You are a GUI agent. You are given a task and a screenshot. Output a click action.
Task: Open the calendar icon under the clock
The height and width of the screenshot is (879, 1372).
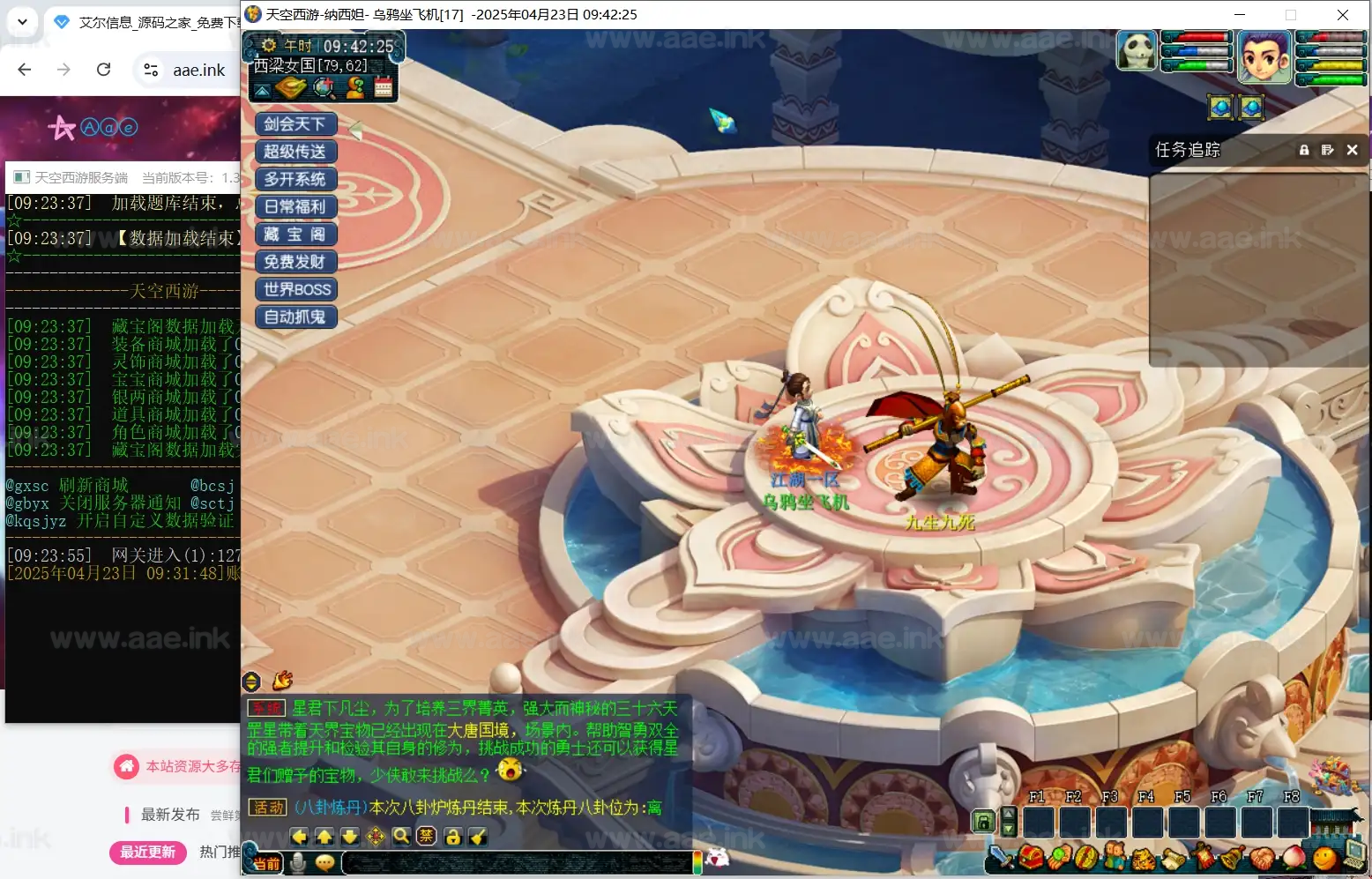[384, 86]
